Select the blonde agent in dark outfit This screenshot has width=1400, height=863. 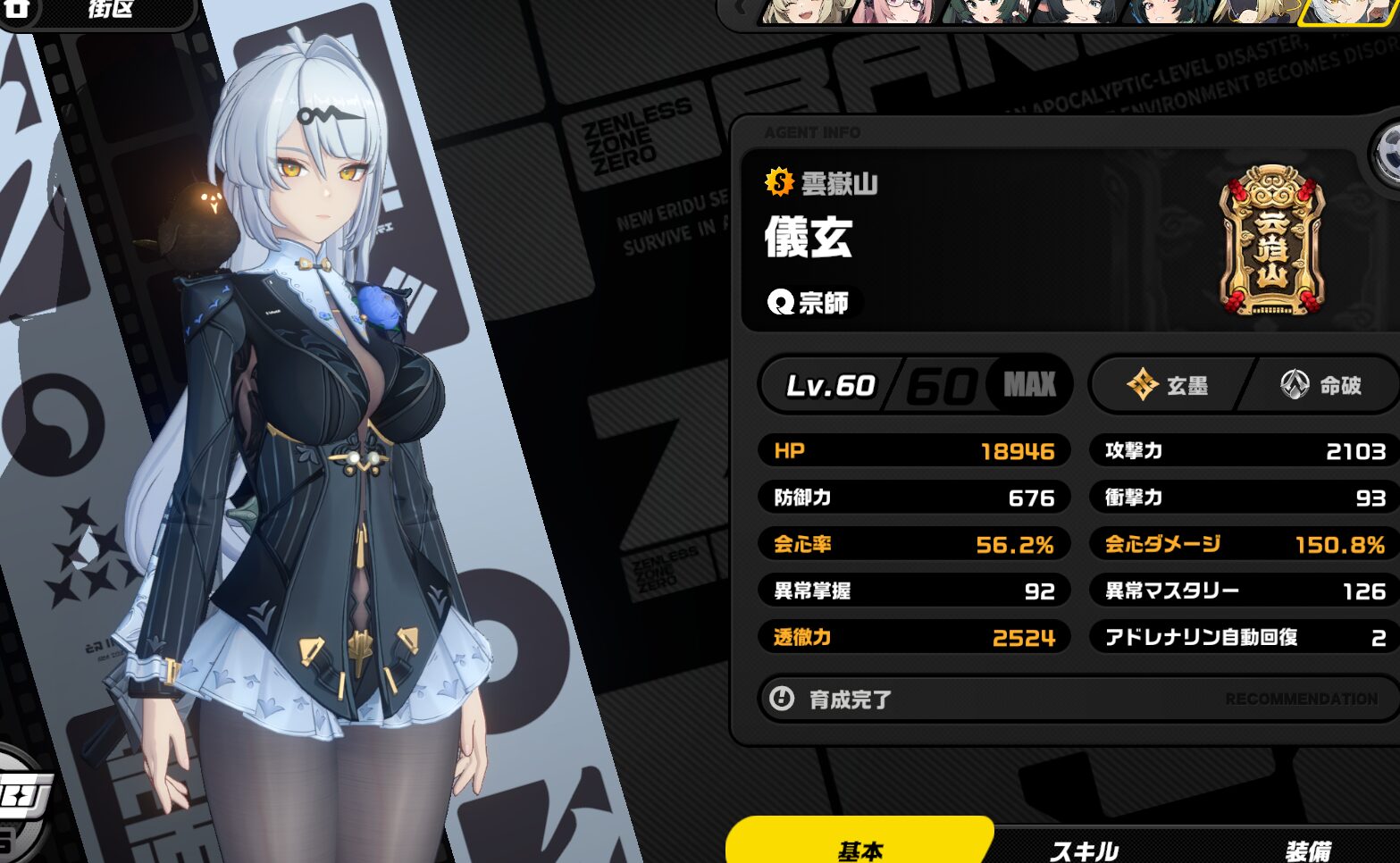(x=1262, y=11)
